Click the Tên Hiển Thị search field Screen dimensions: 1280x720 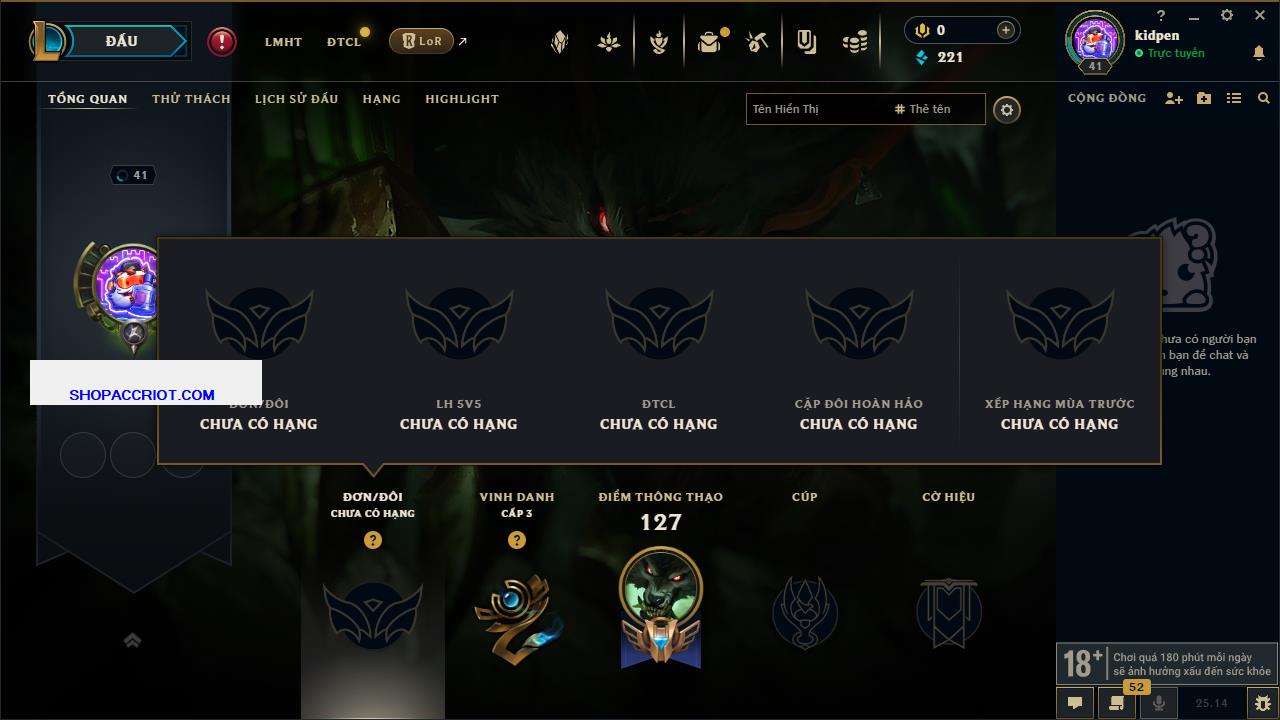(815, 109)
